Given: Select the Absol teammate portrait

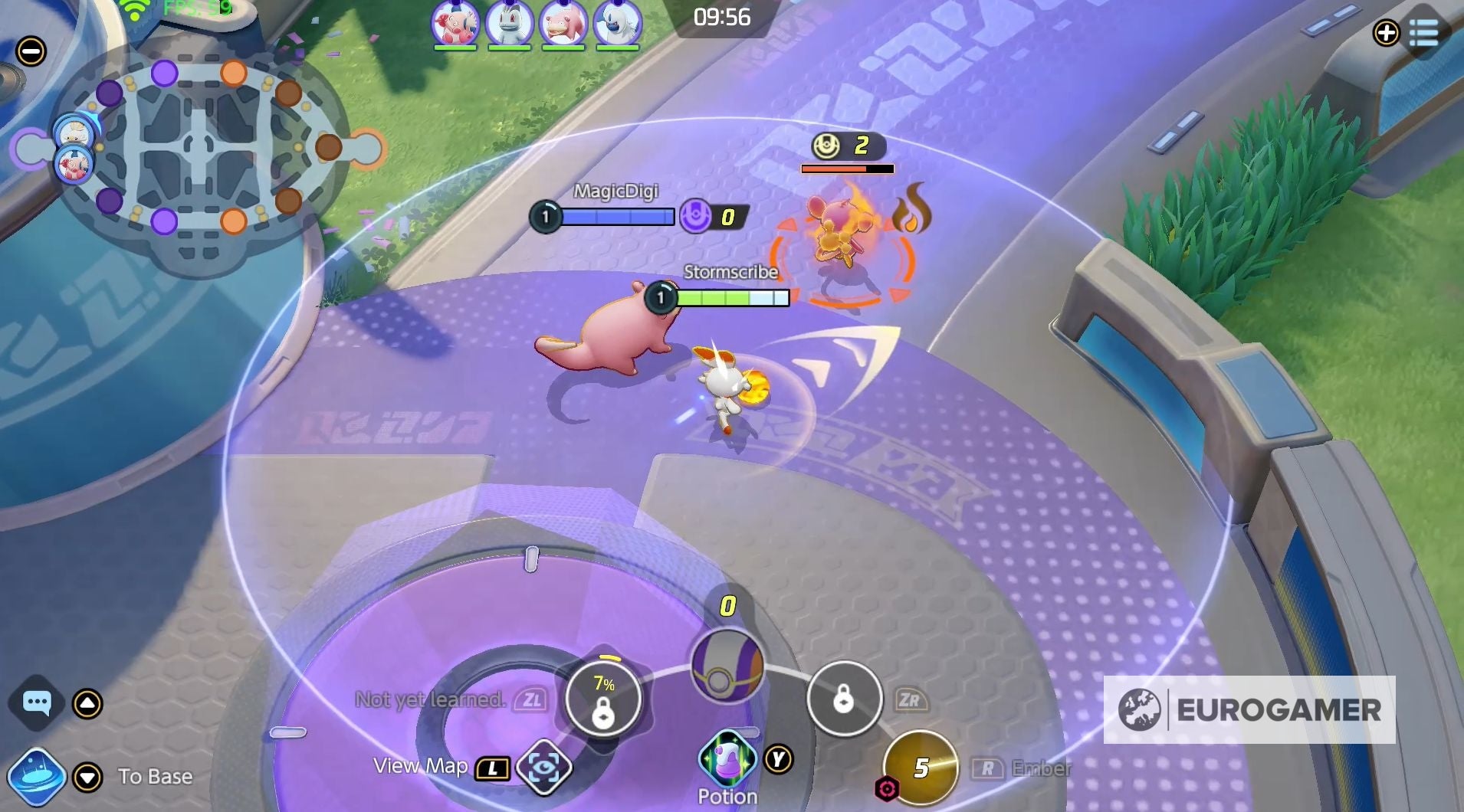Looking at the screenshot, I should pyautogui.click(x=619, y=23).
